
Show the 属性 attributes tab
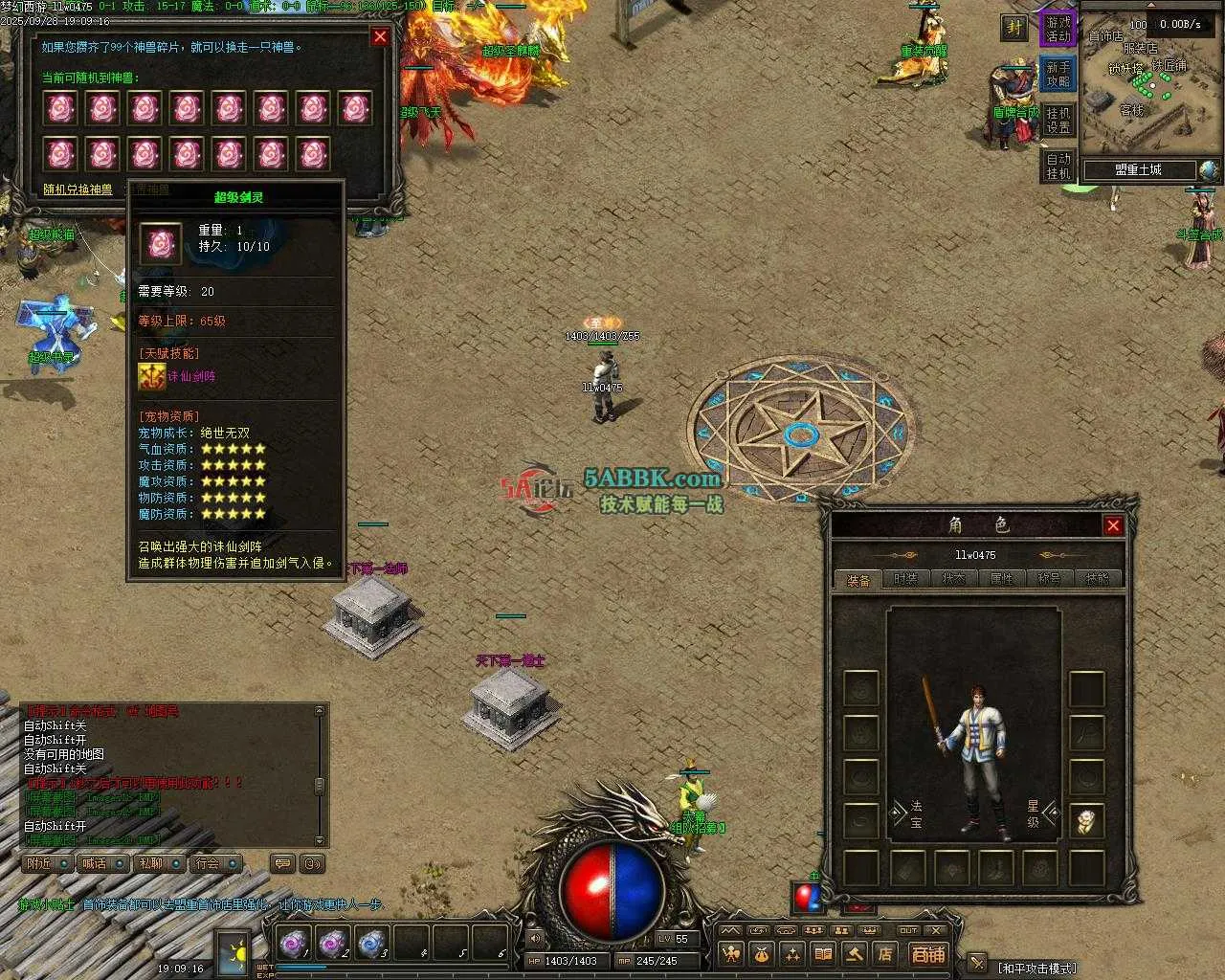point(1001,579)
